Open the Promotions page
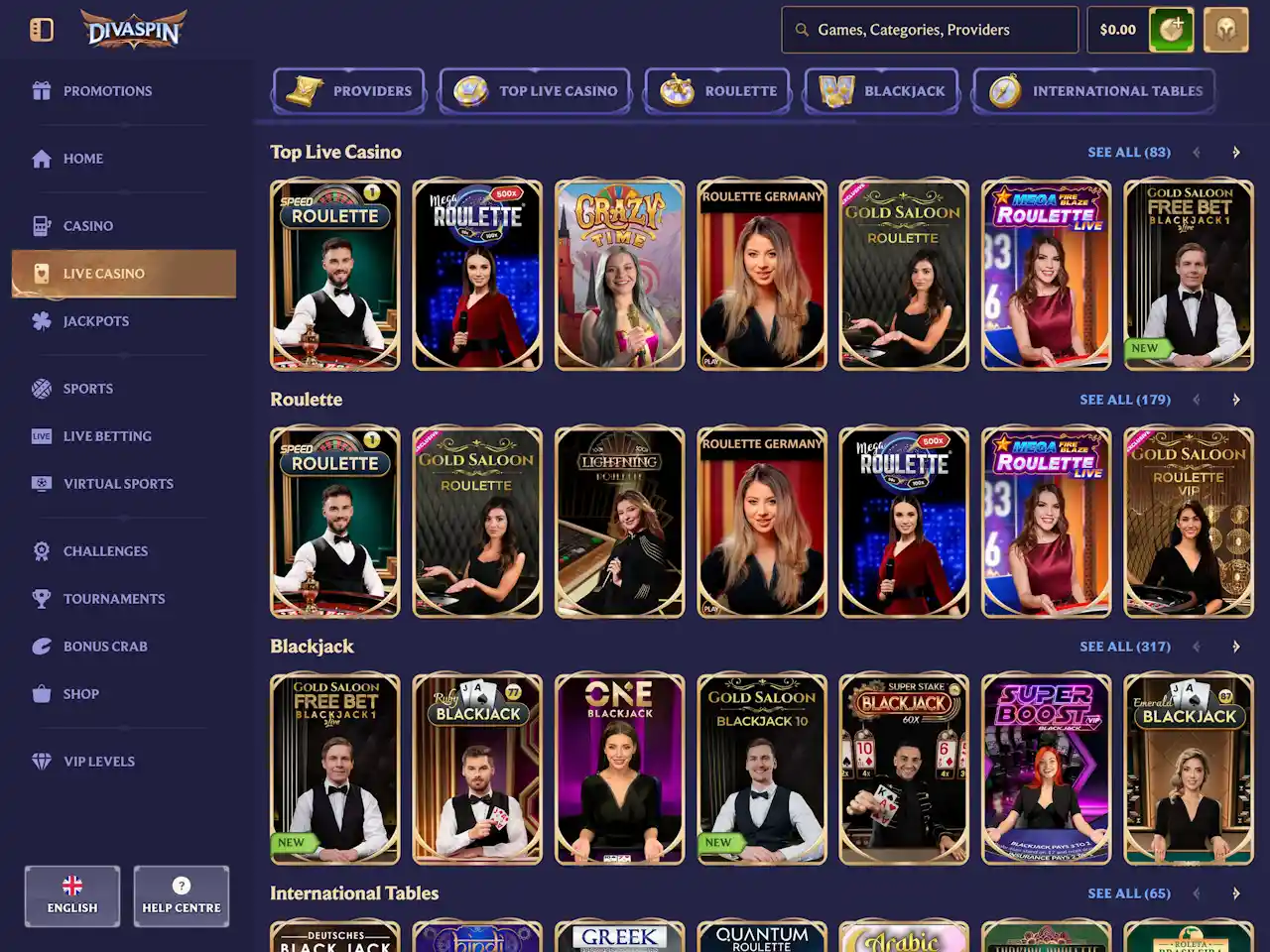 point(106,91)
